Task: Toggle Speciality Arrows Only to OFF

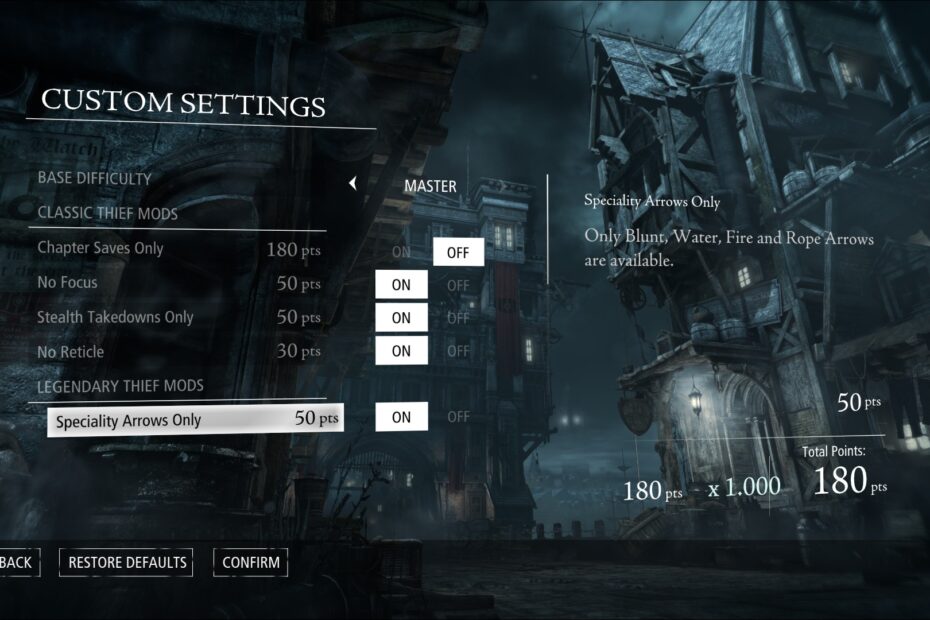Action: point(458,417)
